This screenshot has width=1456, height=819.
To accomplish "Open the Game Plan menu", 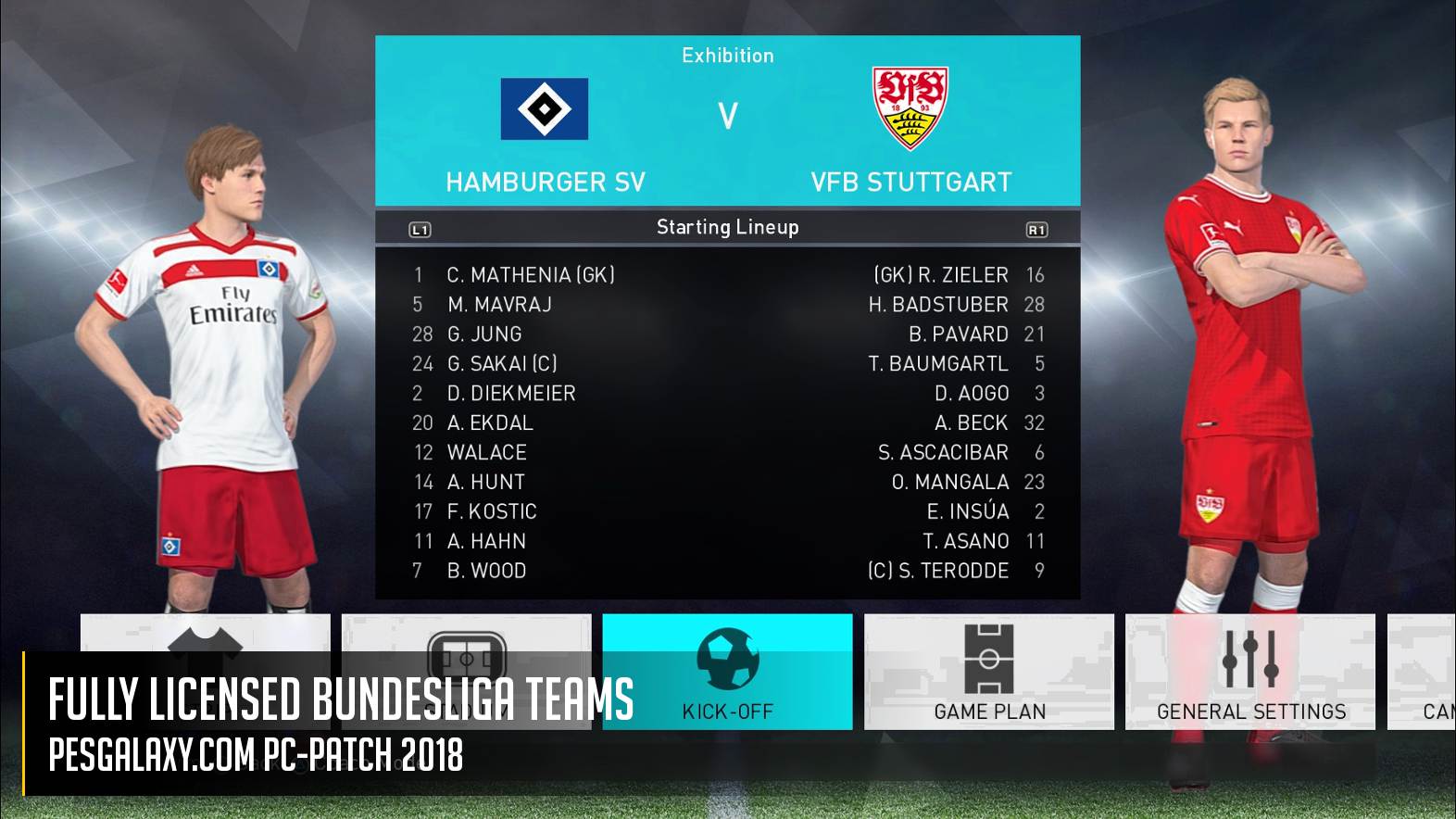I will 988,672.
